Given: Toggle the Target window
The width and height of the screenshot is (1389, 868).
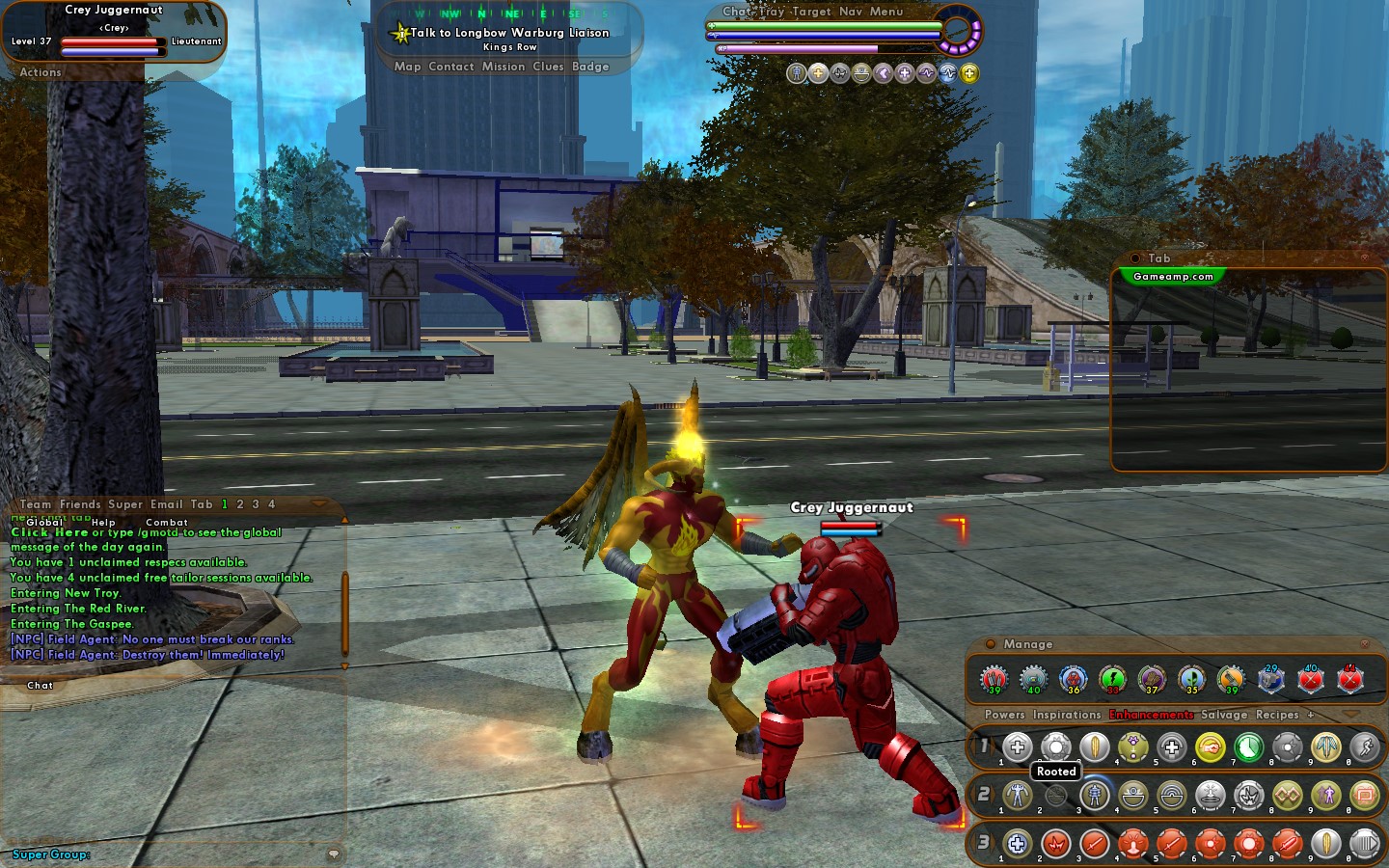Looking at the screenshot, I should 811,12.
